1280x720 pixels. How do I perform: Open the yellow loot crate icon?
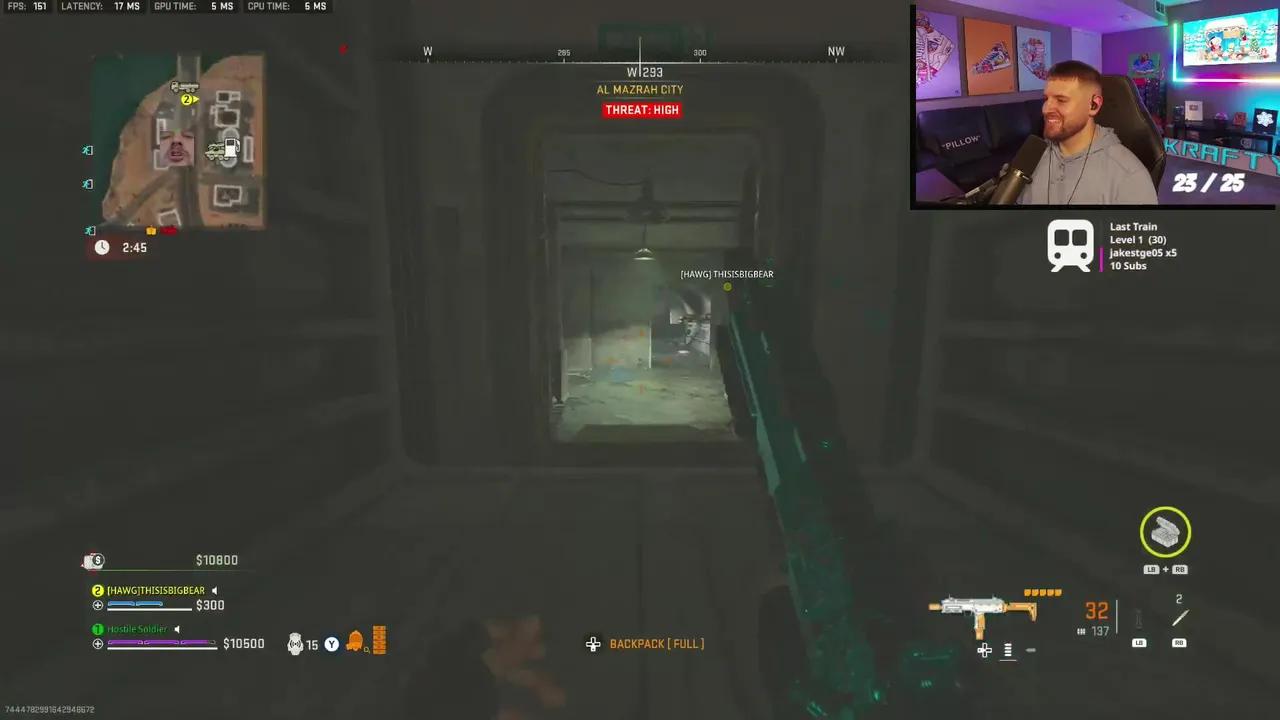(1165, 532)
